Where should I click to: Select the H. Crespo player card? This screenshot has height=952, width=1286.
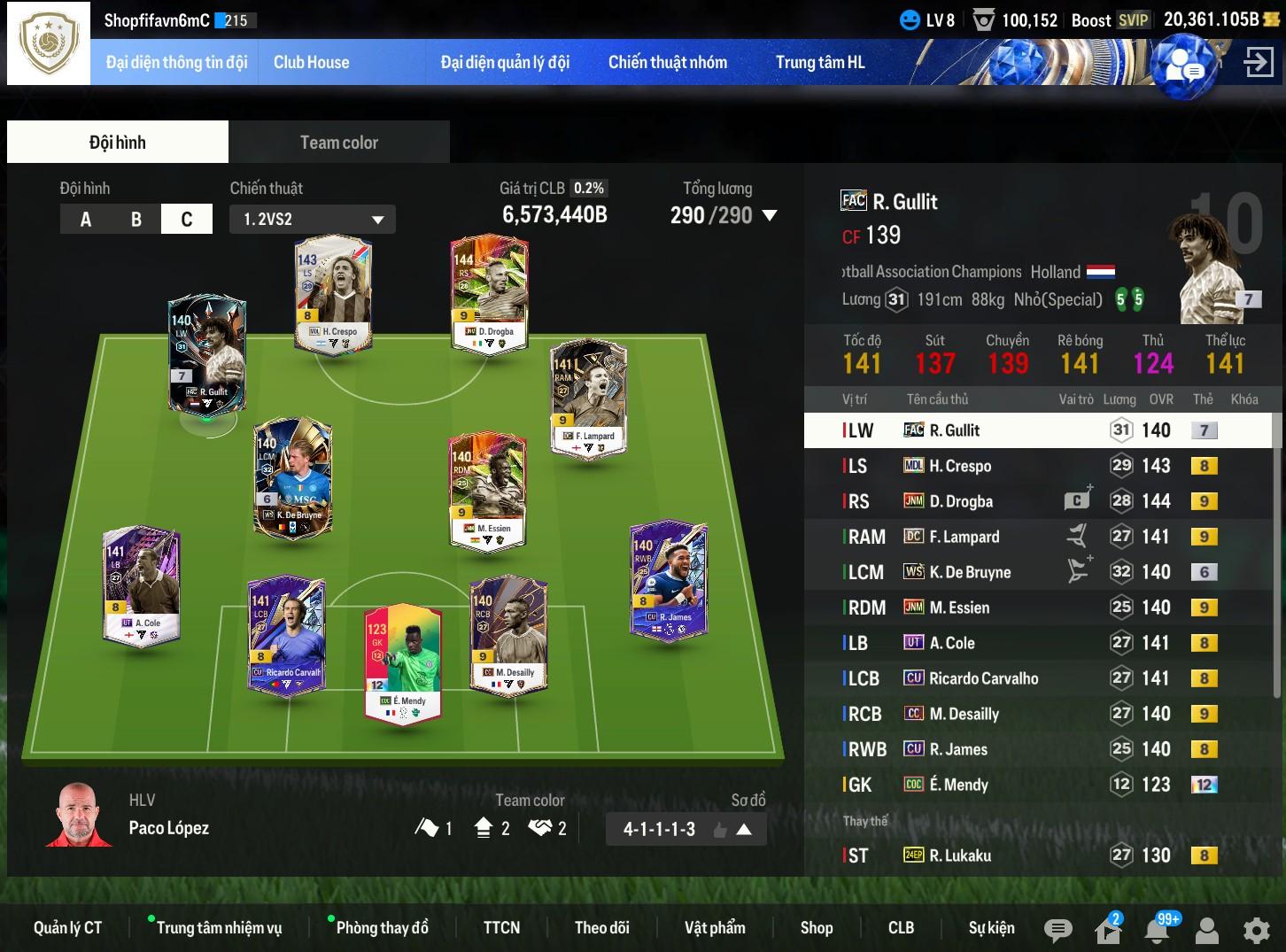333,293
